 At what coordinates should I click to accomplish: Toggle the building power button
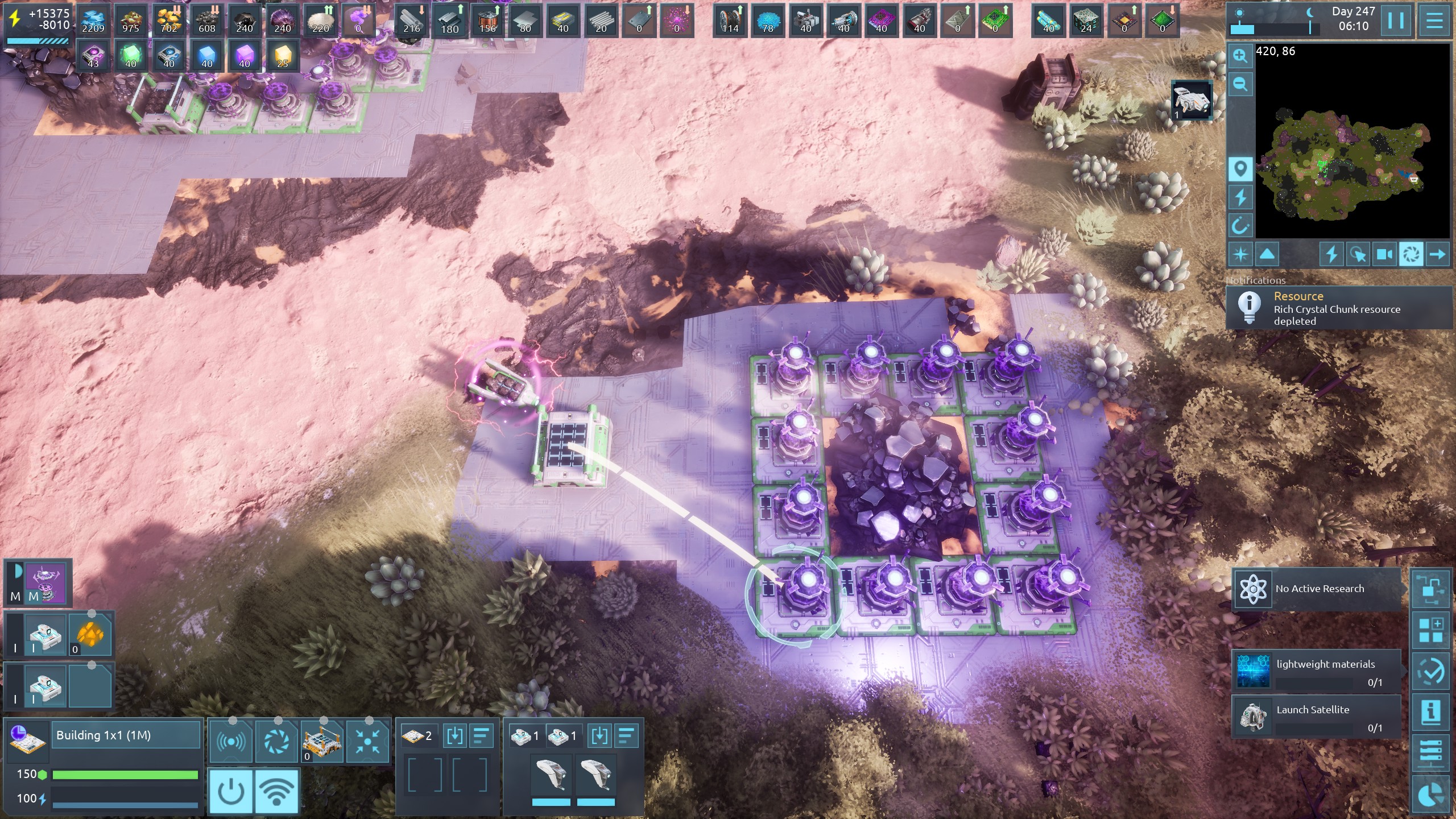(231, 791)
